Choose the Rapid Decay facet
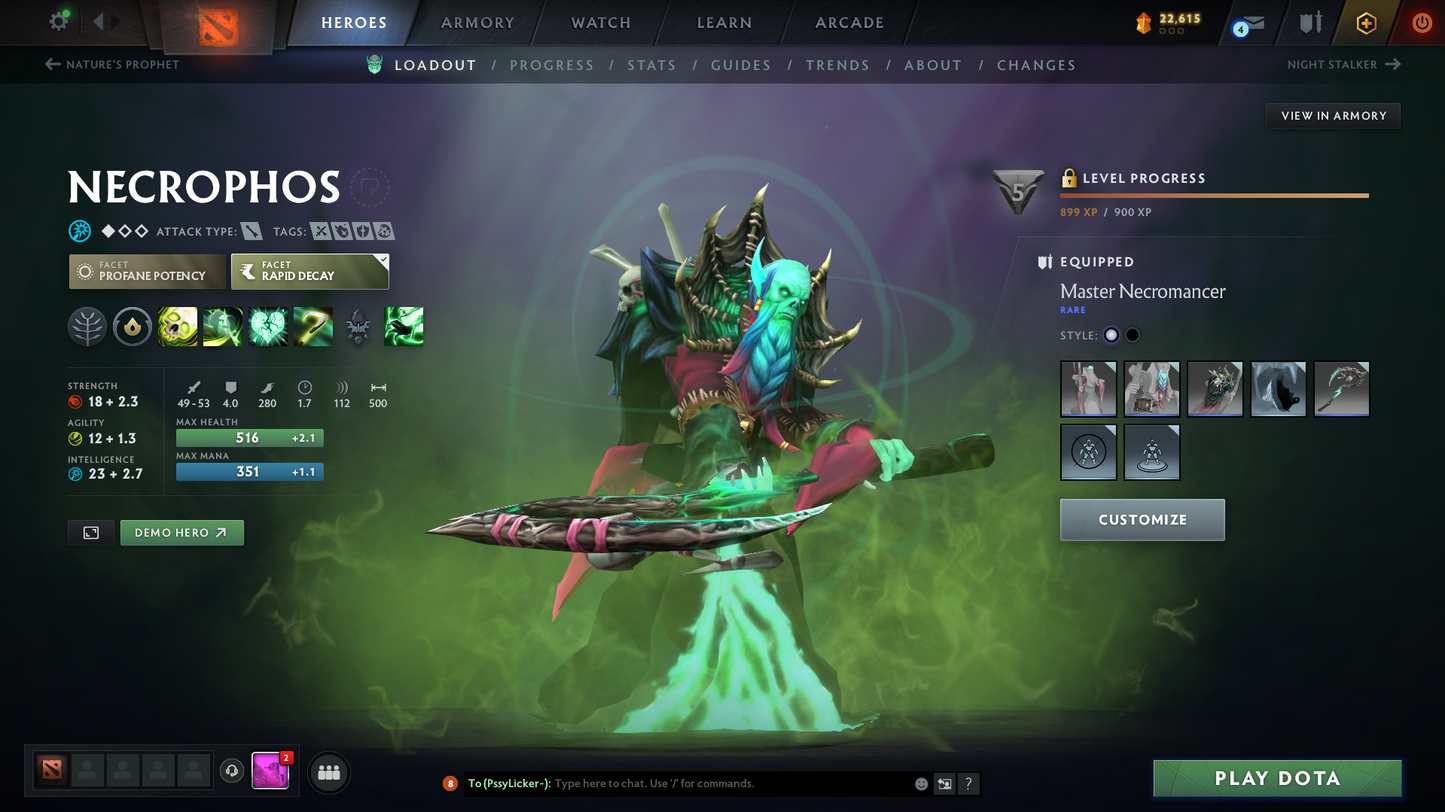Screen dimensions: 1445x812 pos(310,271)
